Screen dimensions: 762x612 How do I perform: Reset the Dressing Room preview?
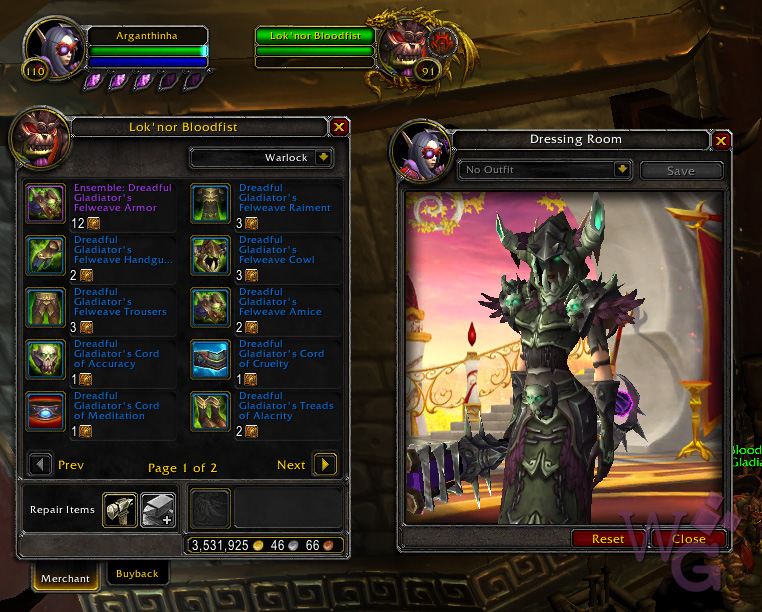[x=608, y=539]
